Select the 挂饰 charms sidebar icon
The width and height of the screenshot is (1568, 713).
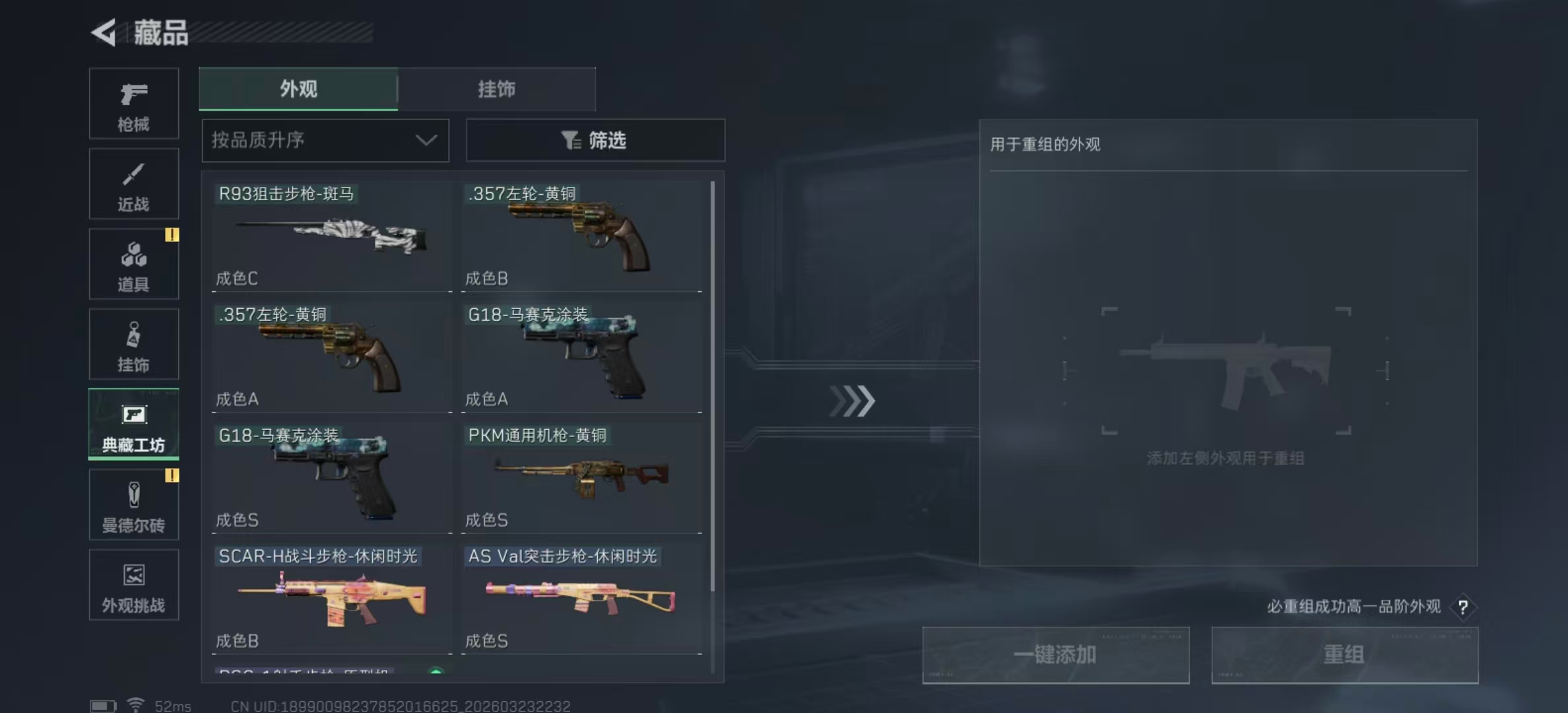pos(133,344)
